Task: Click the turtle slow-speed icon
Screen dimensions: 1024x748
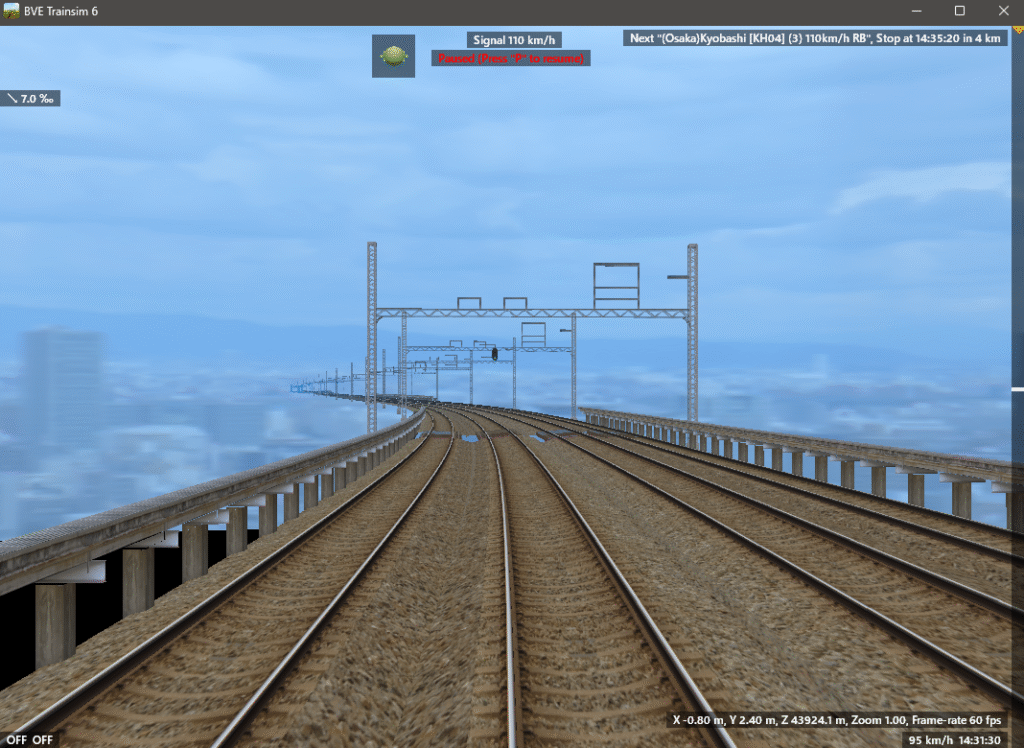Action: click(x=393, y=56)
